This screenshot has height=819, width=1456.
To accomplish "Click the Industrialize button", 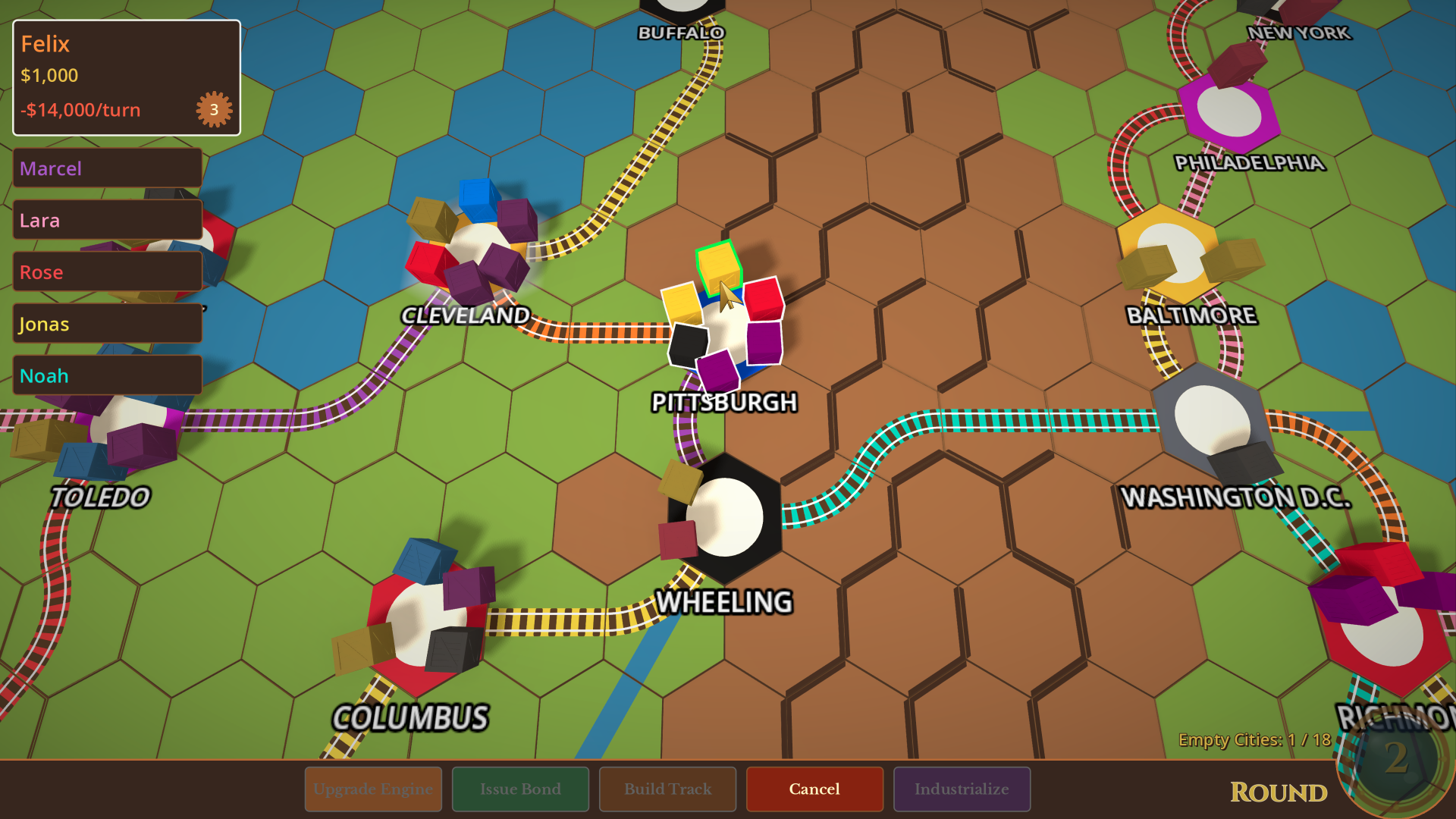I will tap(961, 789).
